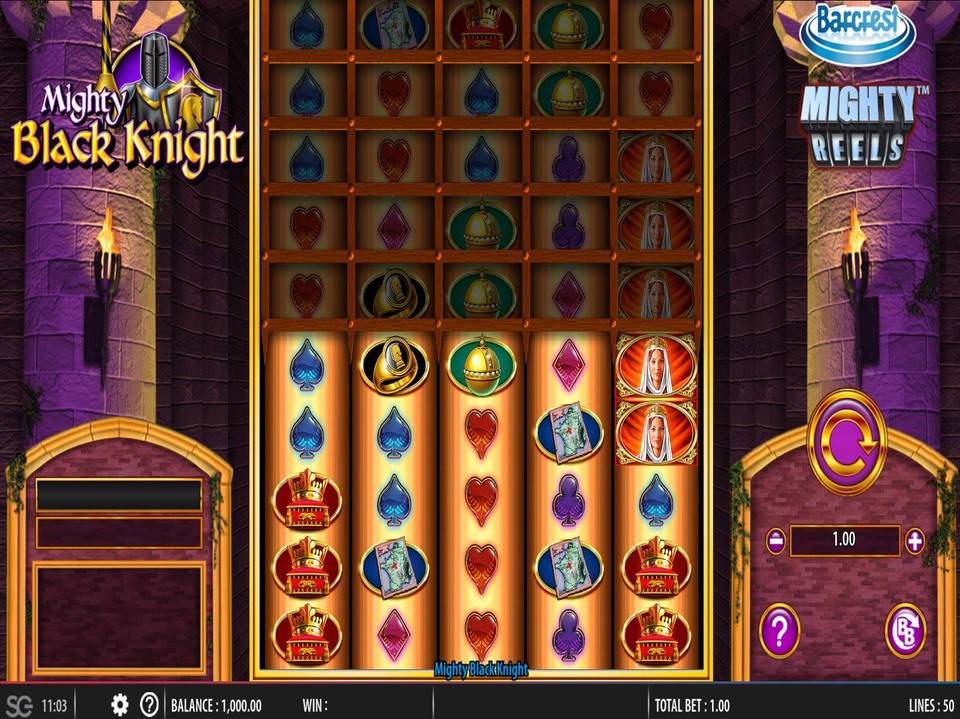
Task: Decrease the bet with the minus button
Action: tap(776, 541)
